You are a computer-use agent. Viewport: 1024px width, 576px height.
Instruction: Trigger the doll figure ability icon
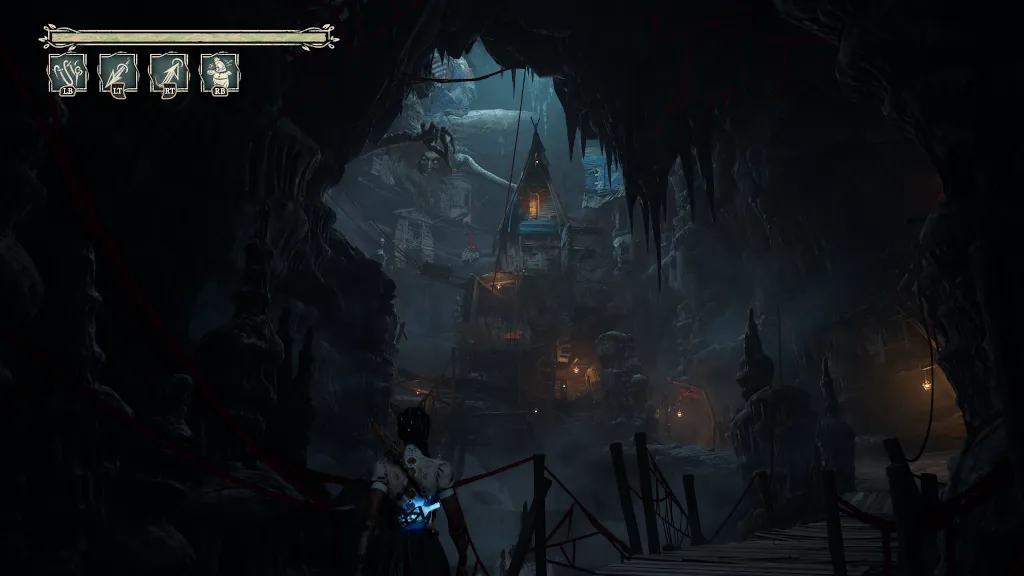click(219, 73)
